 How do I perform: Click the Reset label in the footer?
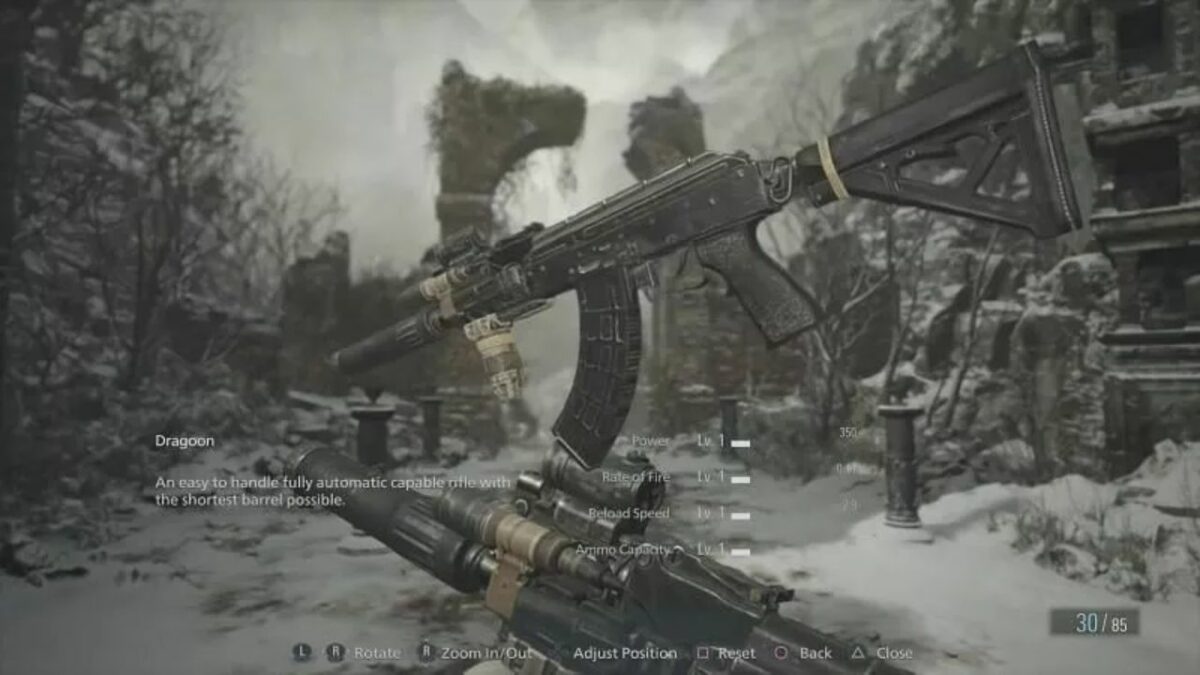tap(736, 653)
